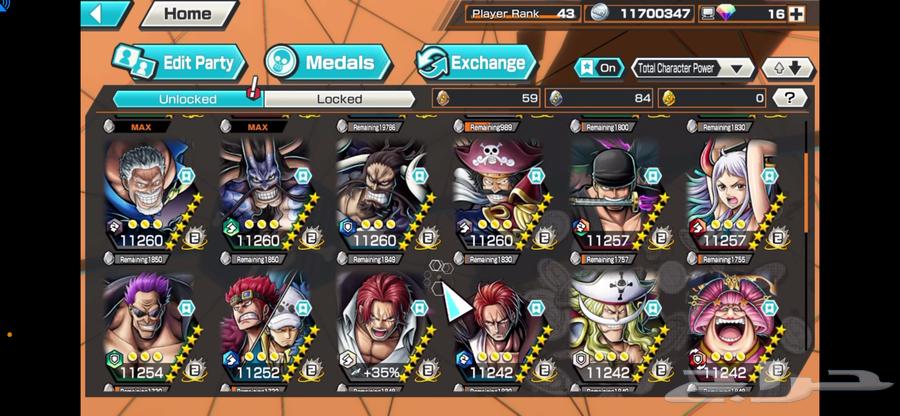
Task: Reverse the sort order with arrows button
Action: pos(787,68)
